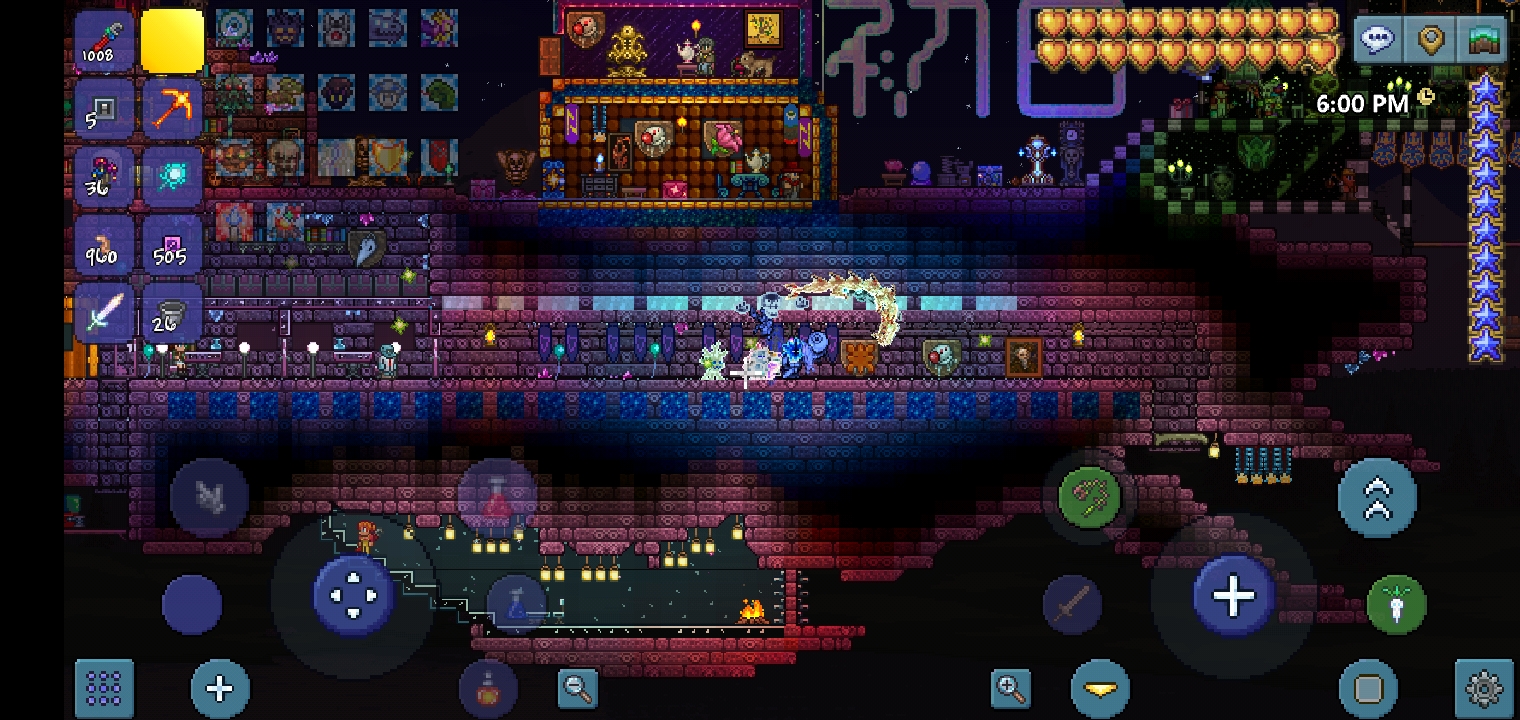Use the quick mana blue potion button
Viewport: 1520px width, 720px height.
(x=517, y=604)
